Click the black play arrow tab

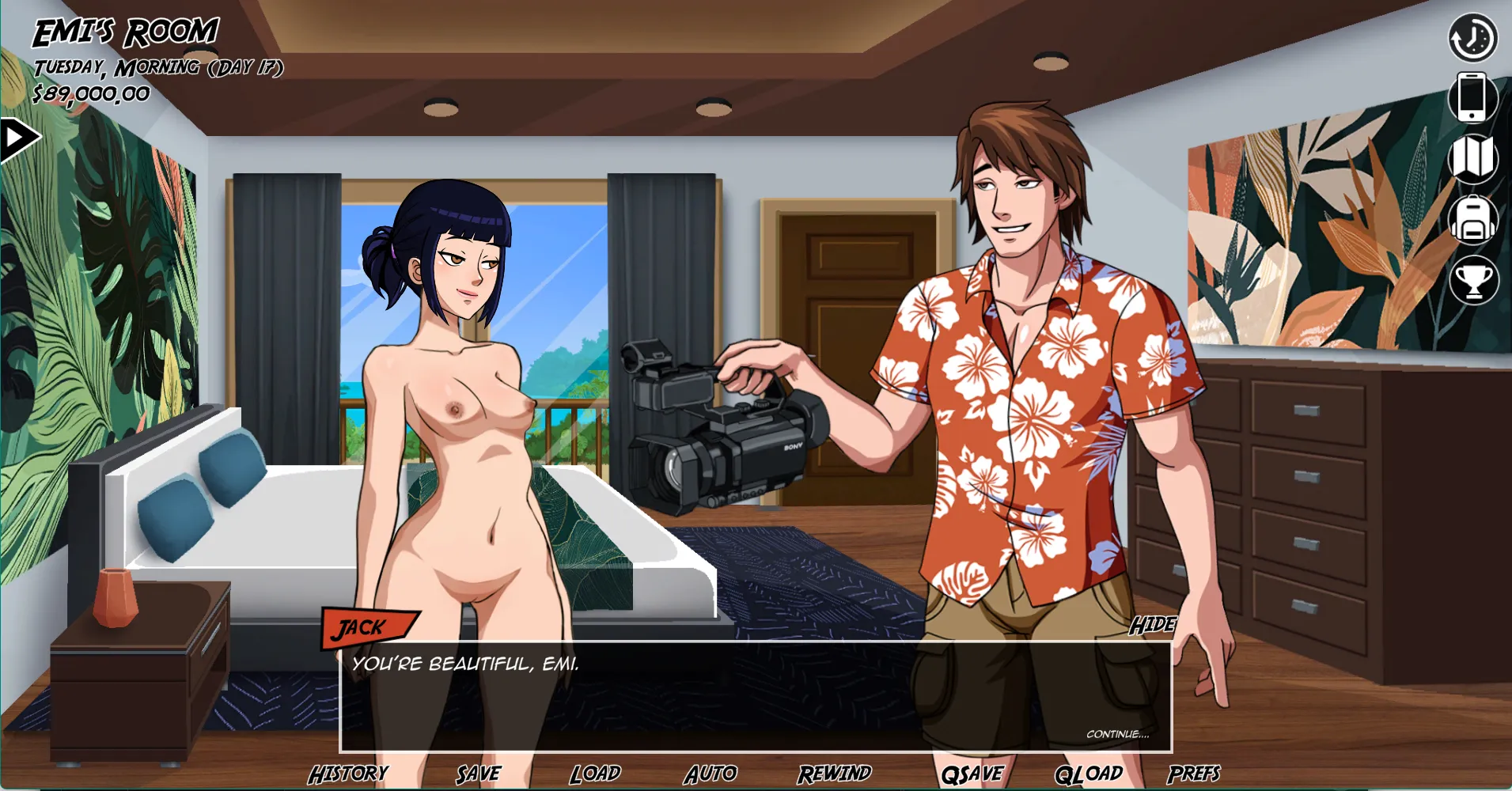[17, 139]
